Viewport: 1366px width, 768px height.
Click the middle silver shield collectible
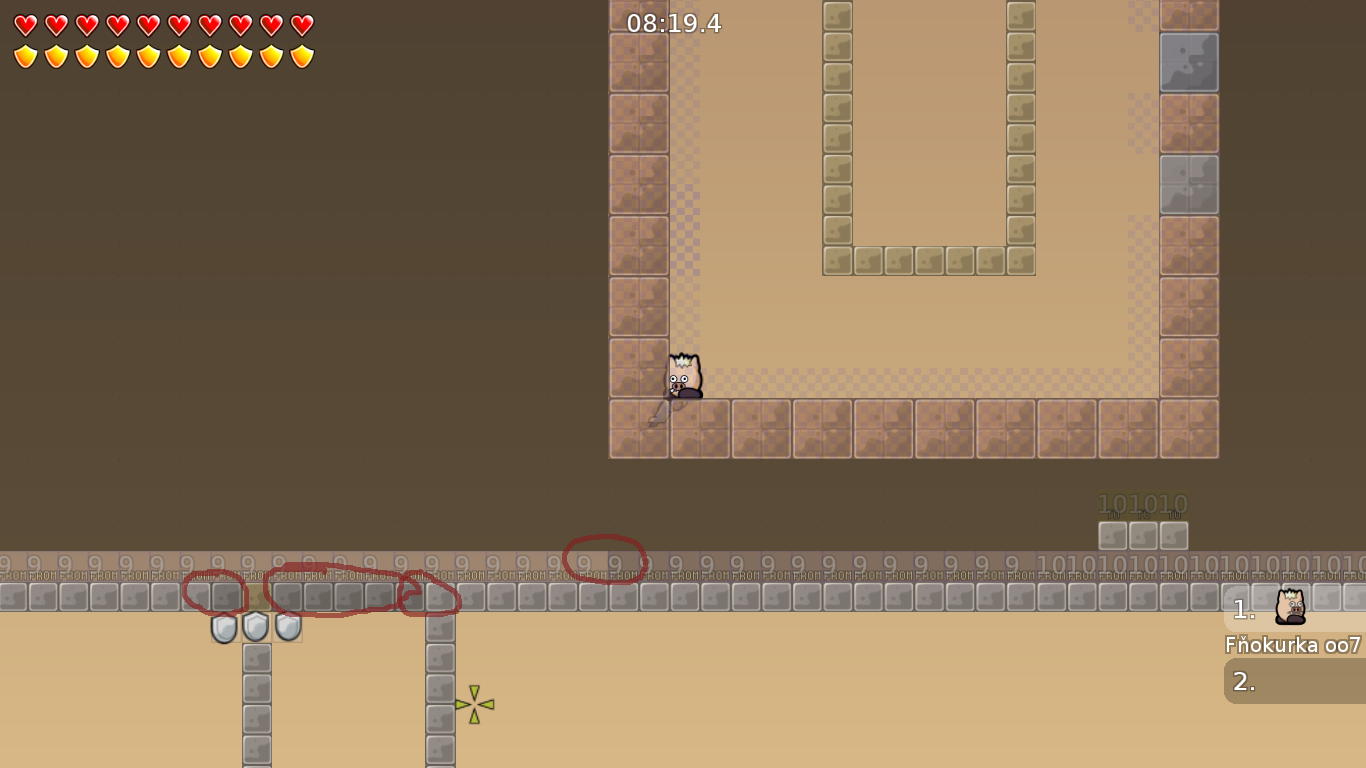[x=255, y=626]
